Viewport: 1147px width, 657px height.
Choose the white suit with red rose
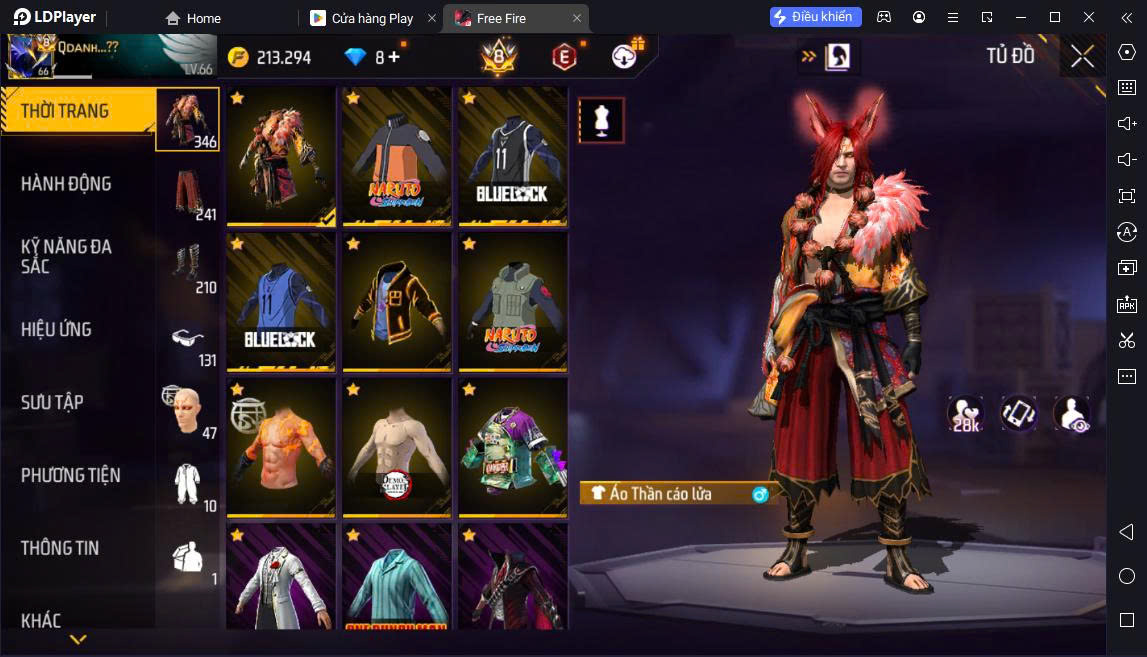coord(281,578)
